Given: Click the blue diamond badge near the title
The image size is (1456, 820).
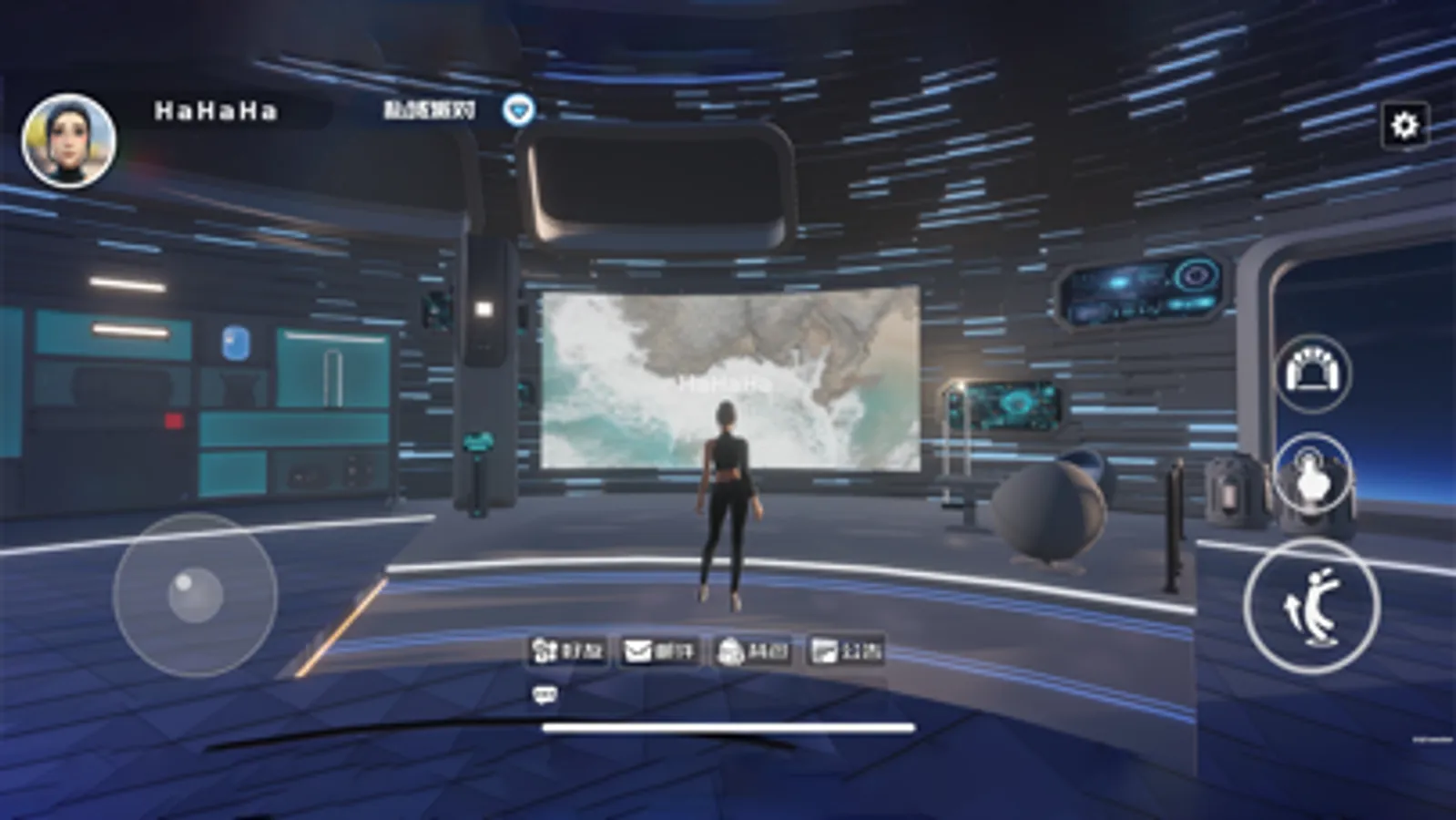Looking at the screenshot, I should 517,108.
